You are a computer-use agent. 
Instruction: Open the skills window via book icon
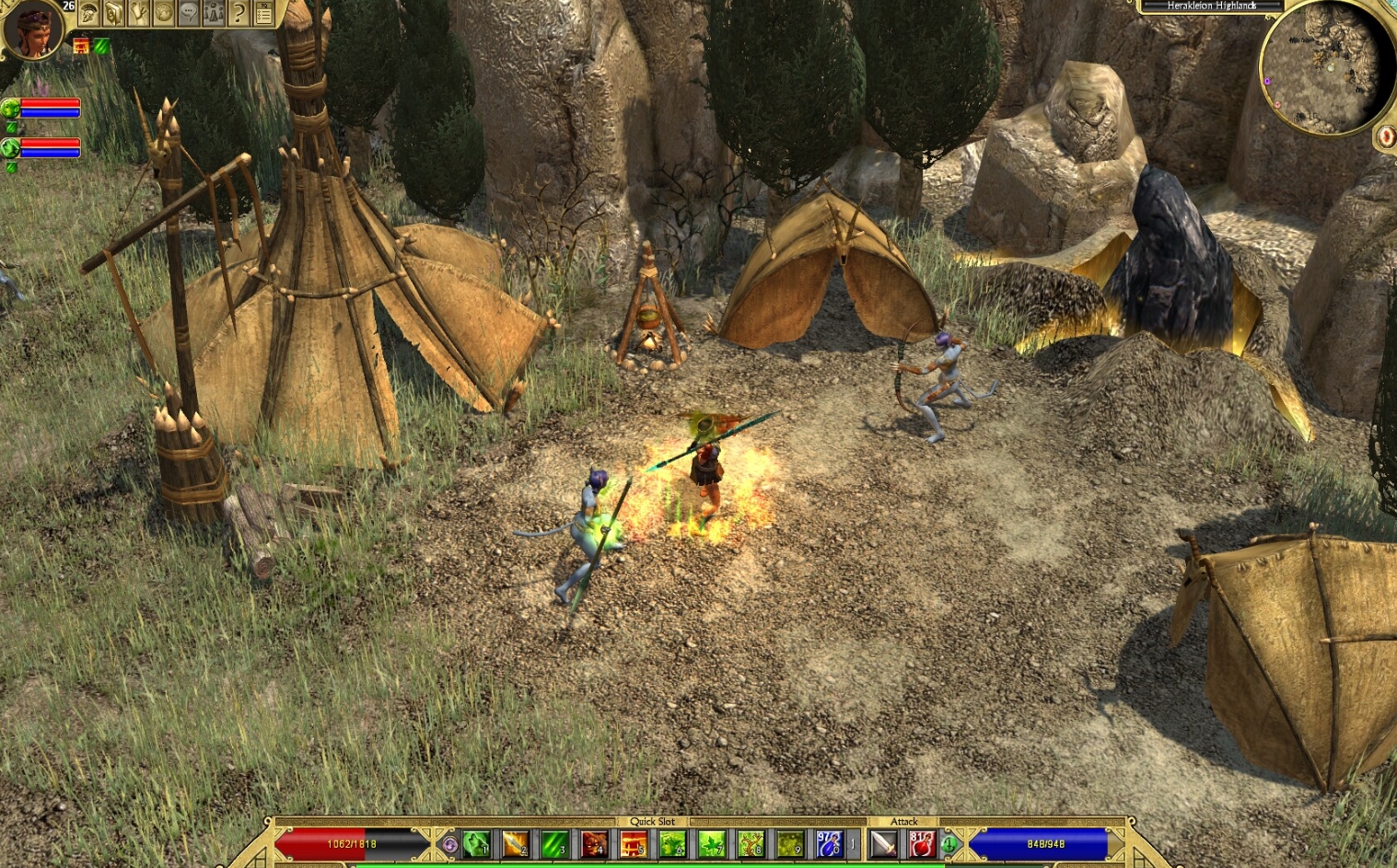click(x=113, y=14)
